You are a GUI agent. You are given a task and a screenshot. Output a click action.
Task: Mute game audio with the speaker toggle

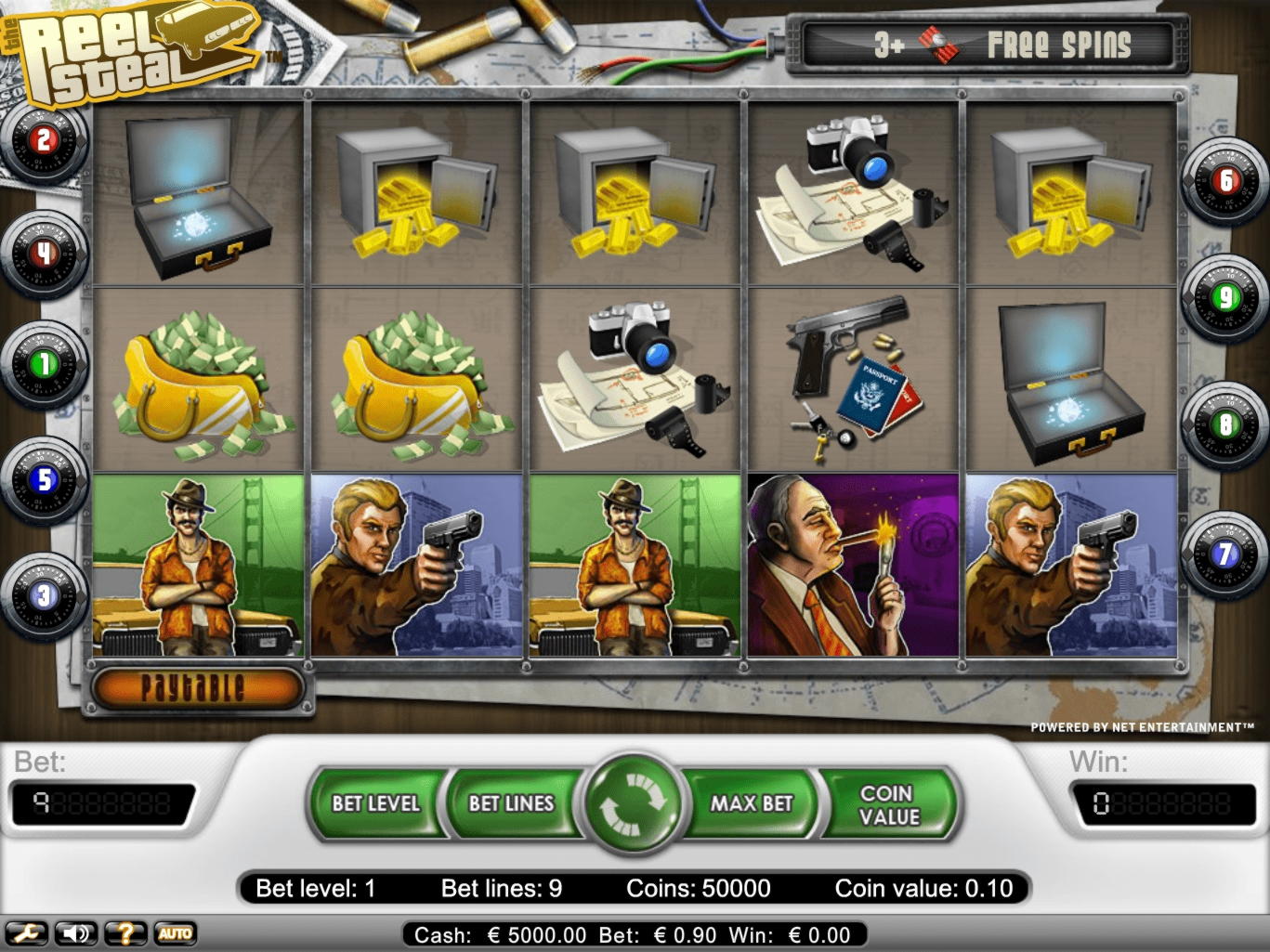pos(76,932)
